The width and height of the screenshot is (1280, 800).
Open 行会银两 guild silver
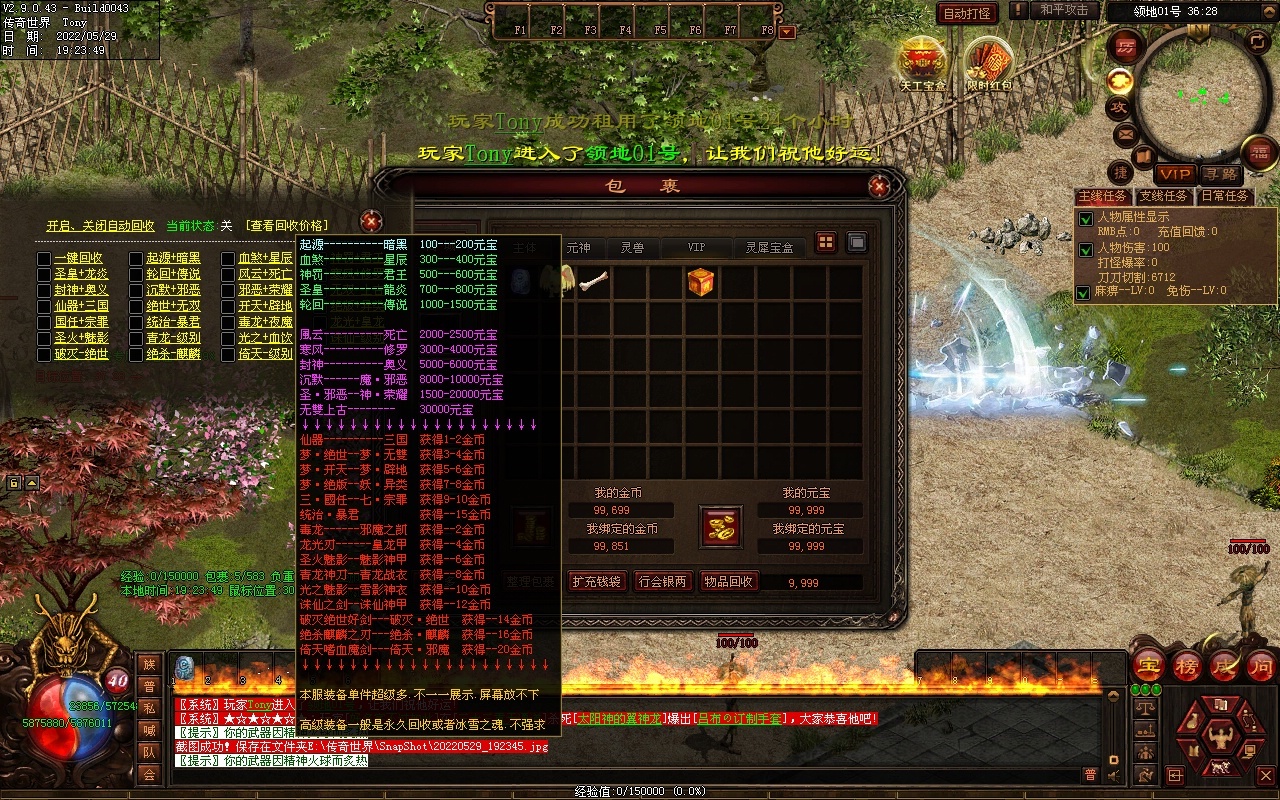[662, 581]
